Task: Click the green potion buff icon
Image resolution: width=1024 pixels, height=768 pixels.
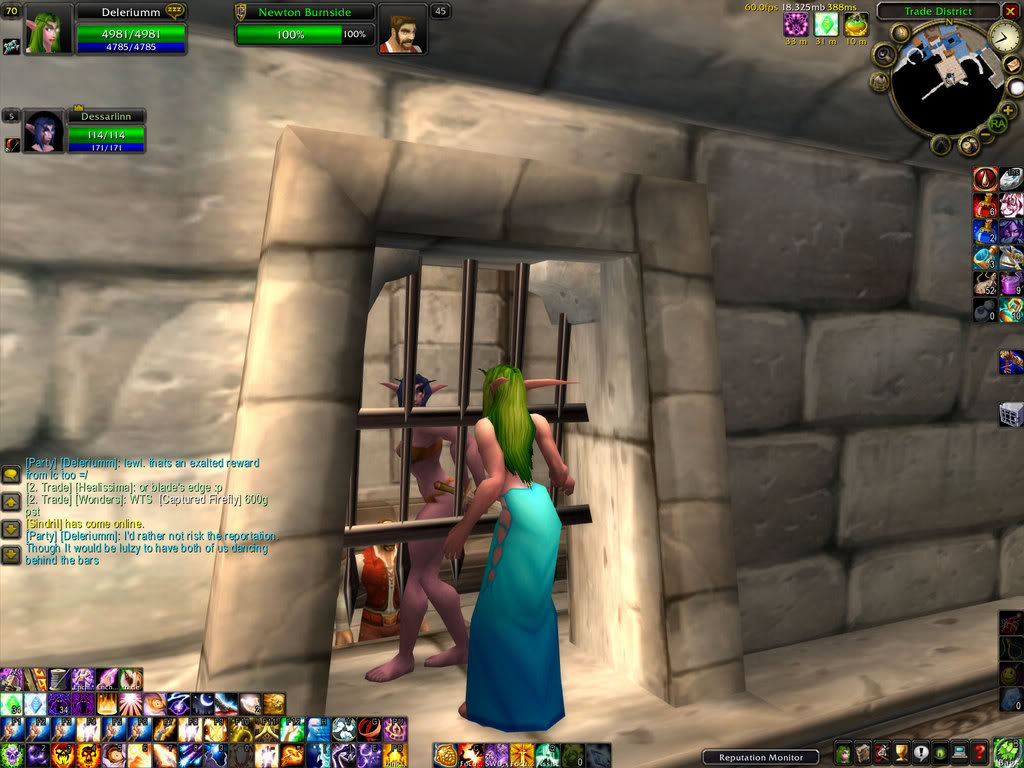Action: point(855,25)
